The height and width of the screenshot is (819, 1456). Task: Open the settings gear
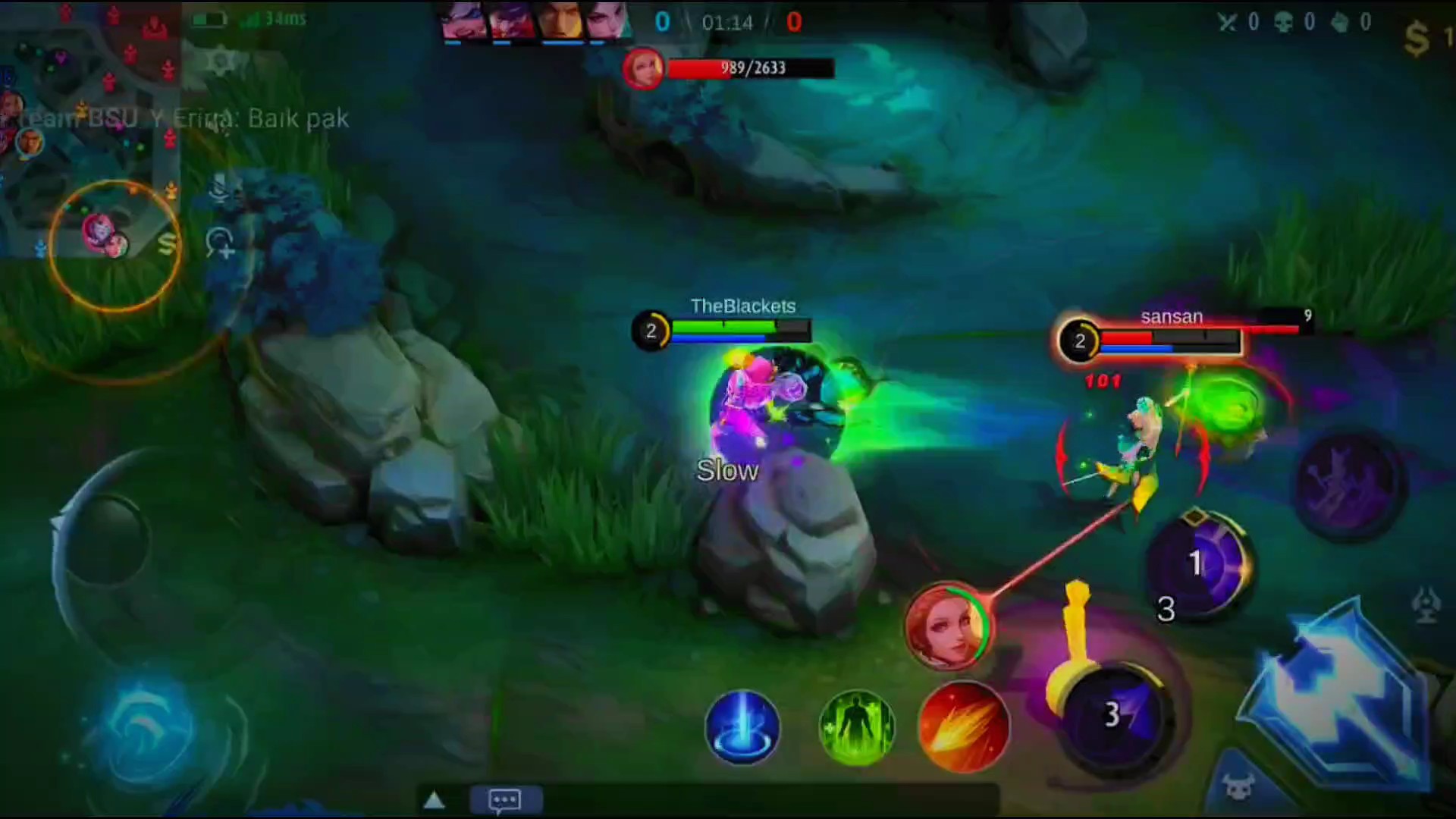point(220,61)
